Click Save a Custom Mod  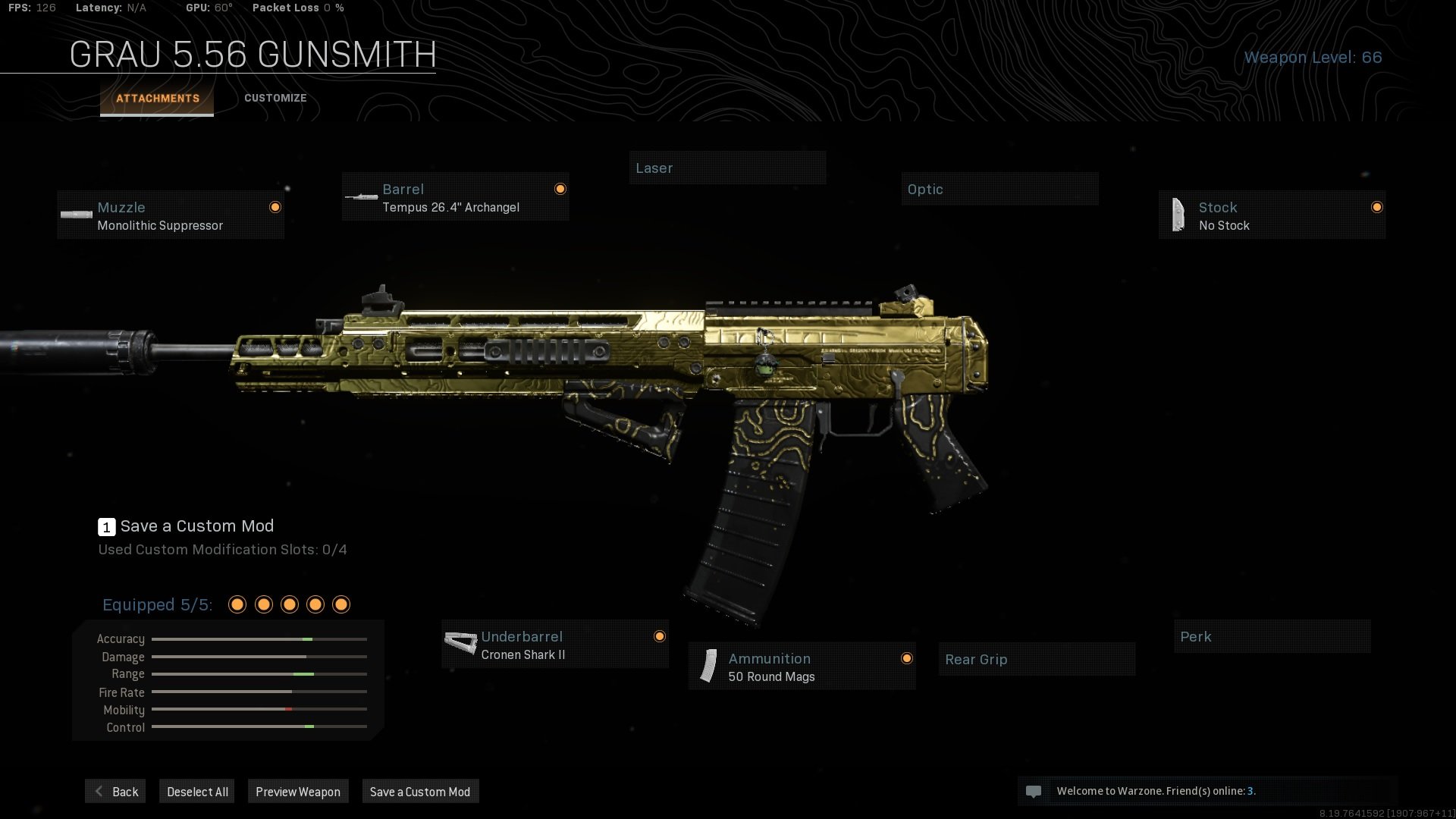(420, 791)
